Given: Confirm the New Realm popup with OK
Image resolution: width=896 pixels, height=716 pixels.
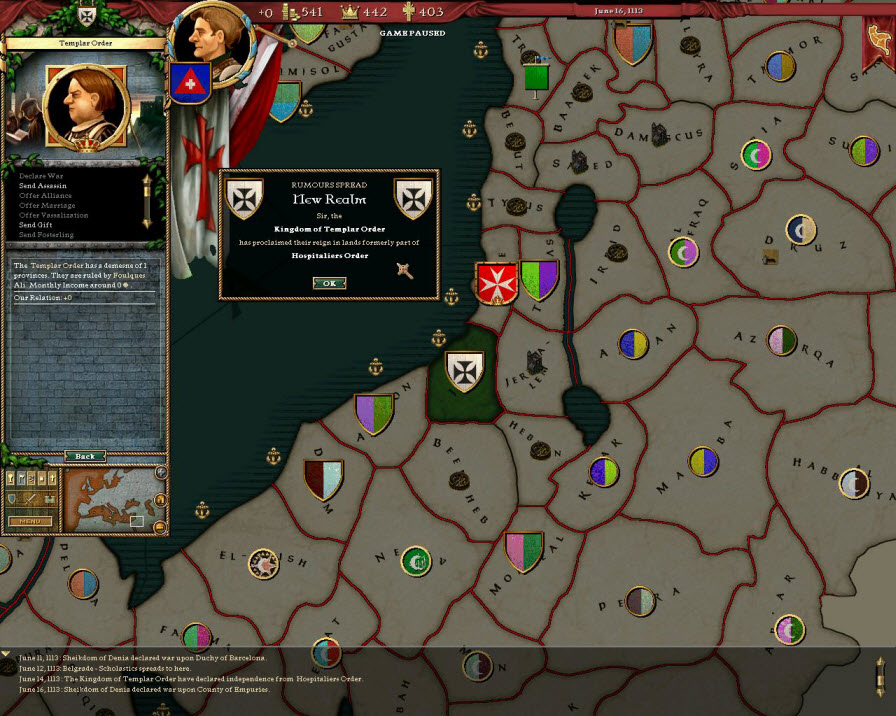Looking at the screenshot, I should coord(329,283).
